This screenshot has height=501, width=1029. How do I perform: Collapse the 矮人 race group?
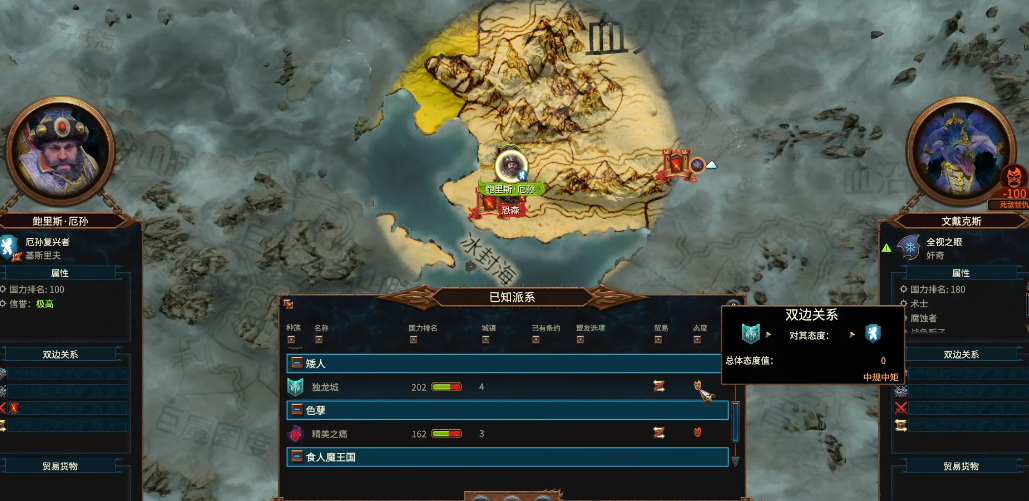click(296, 363)
